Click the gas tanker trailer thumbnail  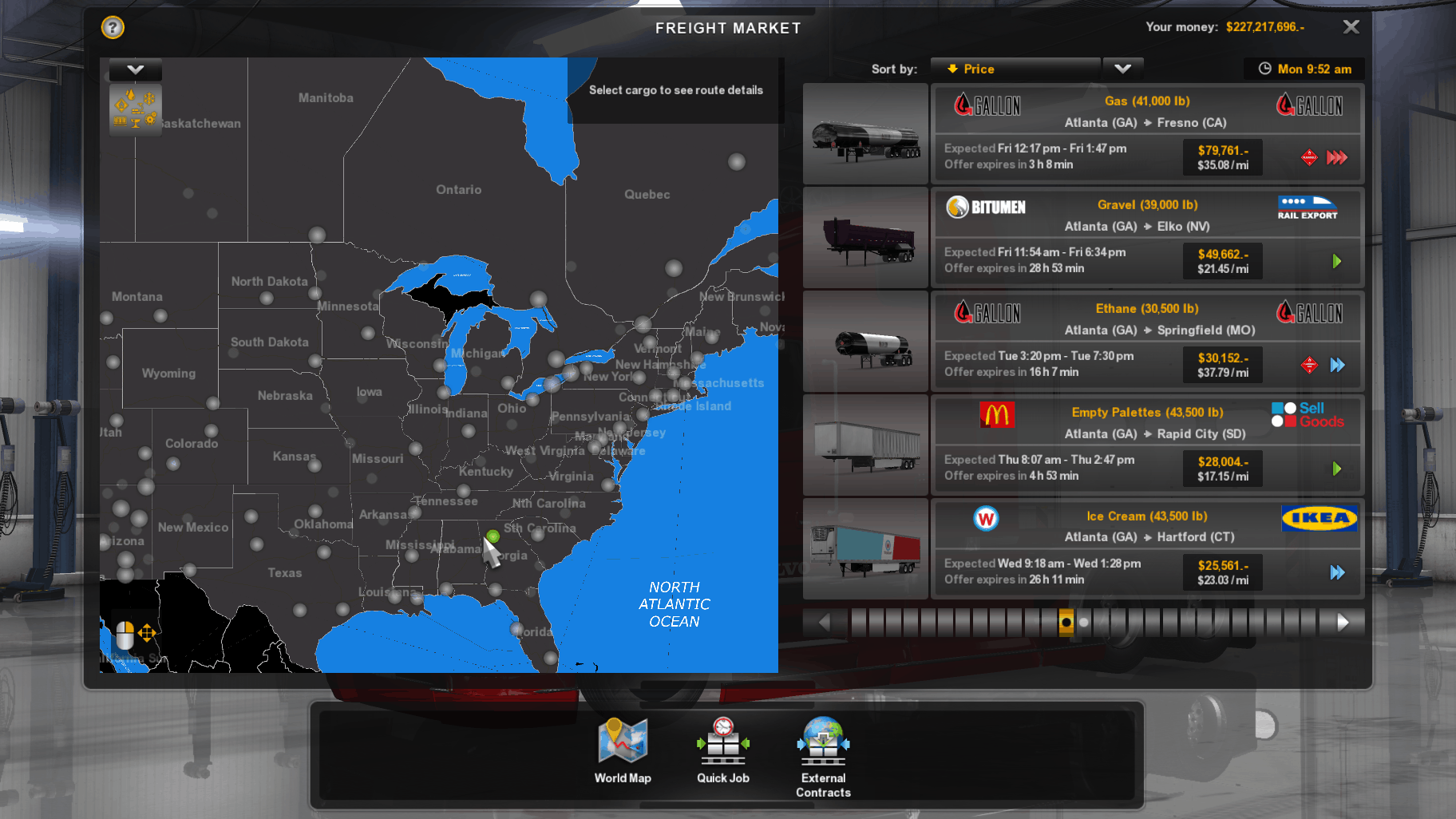coord(865,134)
